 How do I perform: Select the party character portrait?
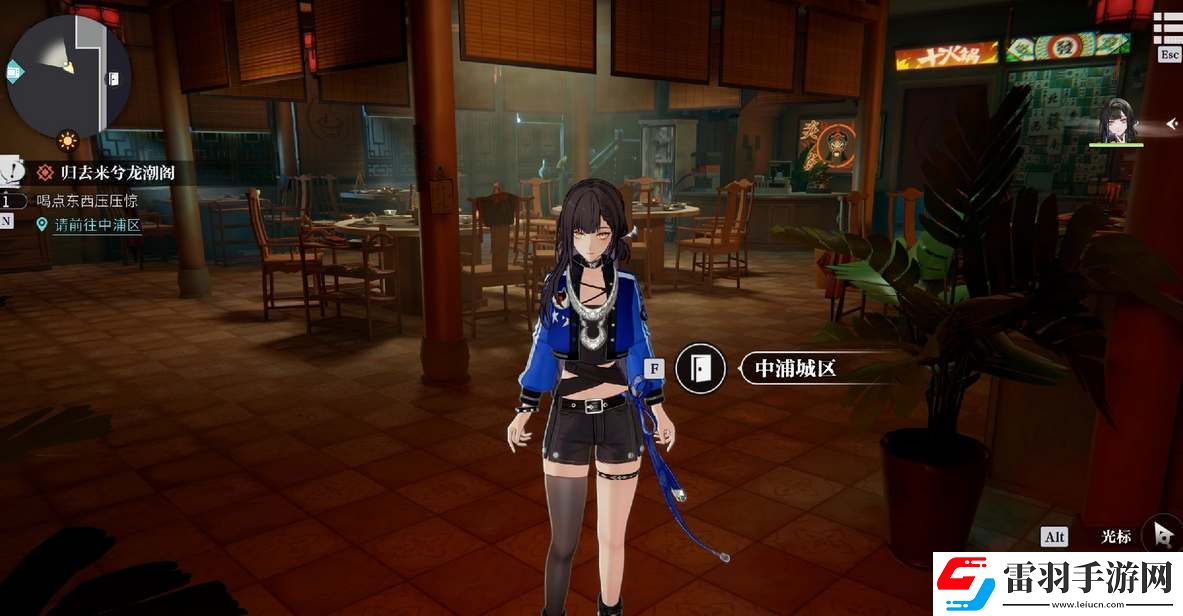1115,123
